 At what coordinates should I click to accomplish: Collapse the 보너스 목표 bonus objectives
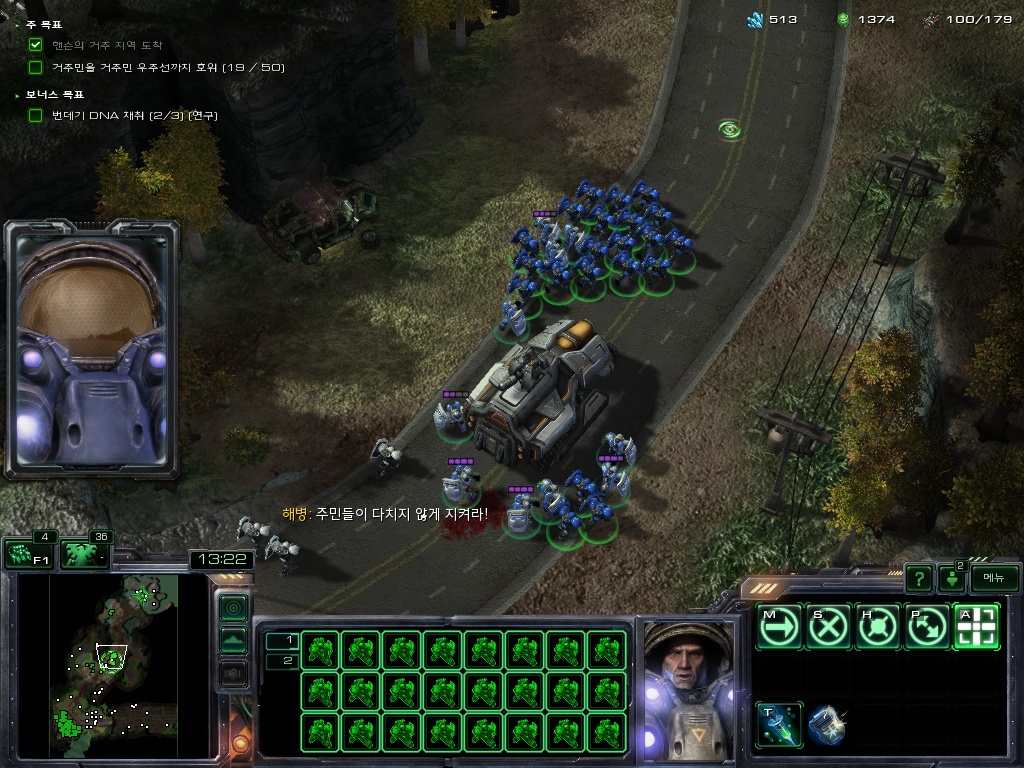(18, 94)
